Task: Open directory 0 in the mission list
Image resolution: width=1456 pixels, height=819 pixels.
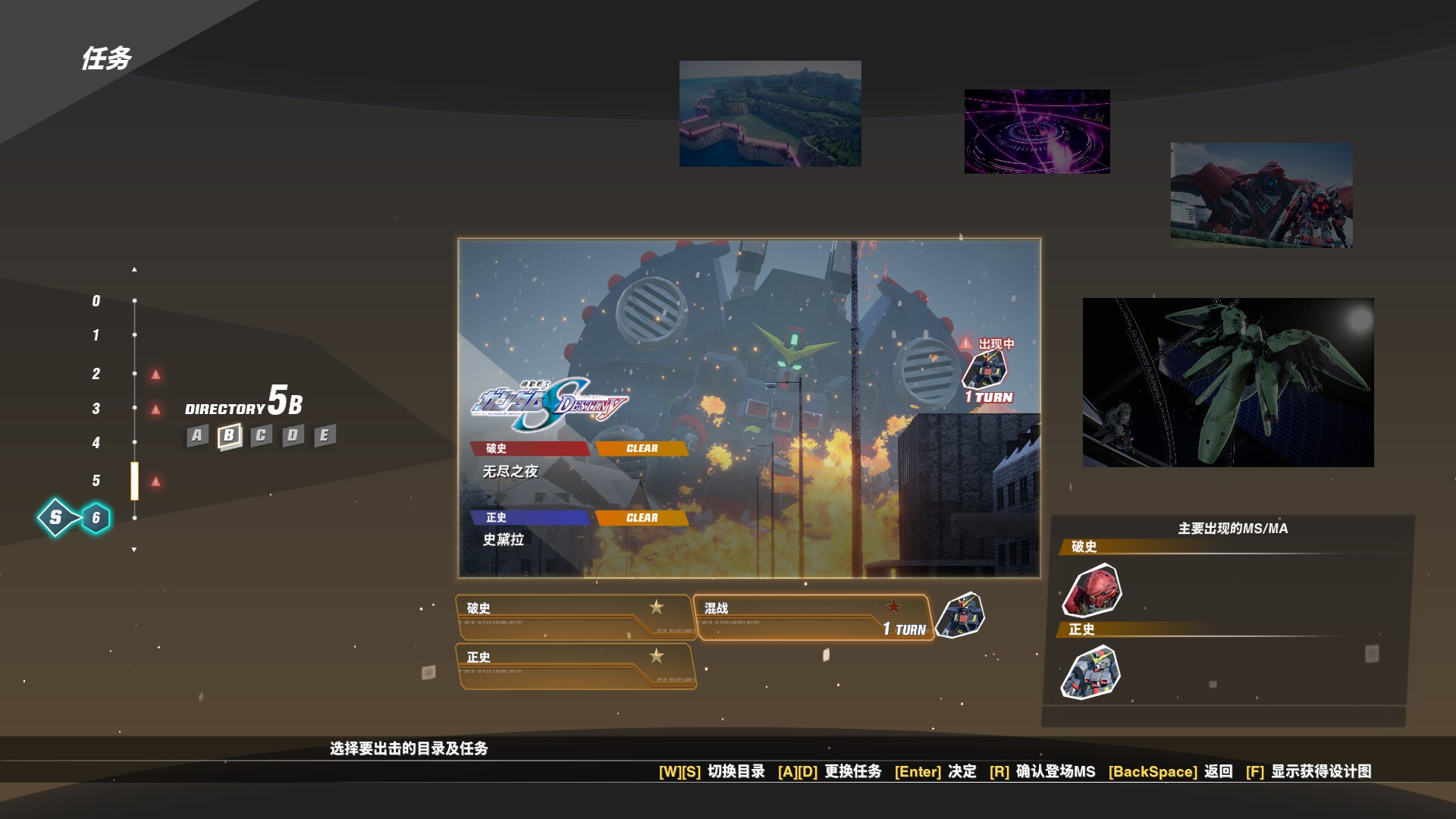Action: pos(95,300)
